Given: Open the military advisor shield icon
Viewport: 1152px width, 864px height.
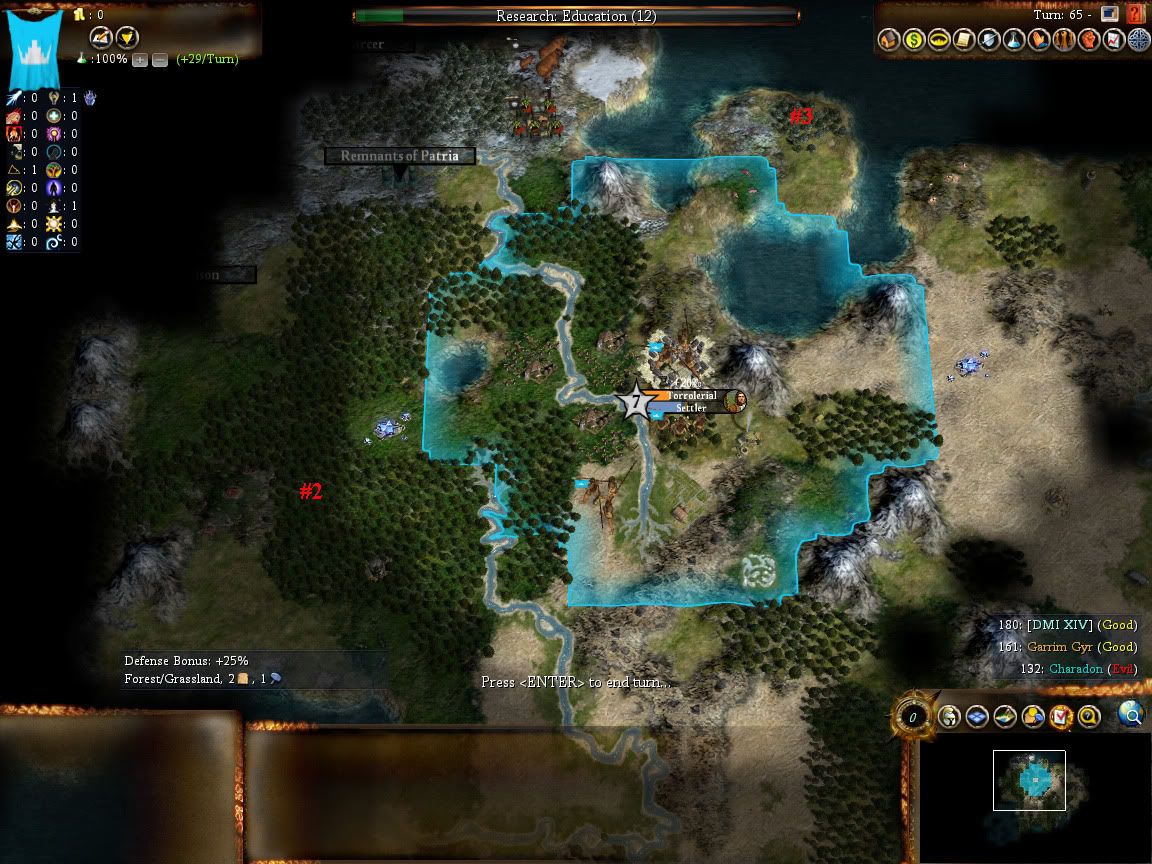Looking at the screenshot, I should (x=987, y=40).
